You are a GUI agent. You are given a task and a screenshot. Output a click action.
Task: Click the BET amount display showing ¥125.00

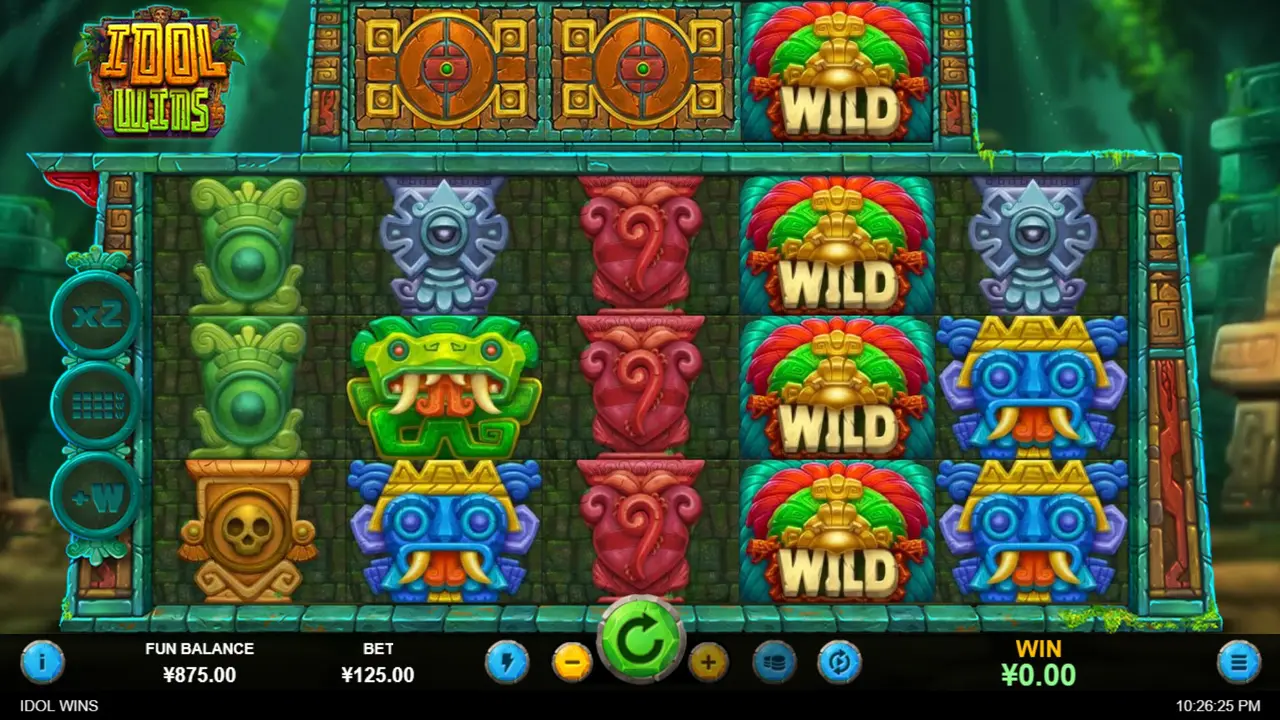click(378, 661)
